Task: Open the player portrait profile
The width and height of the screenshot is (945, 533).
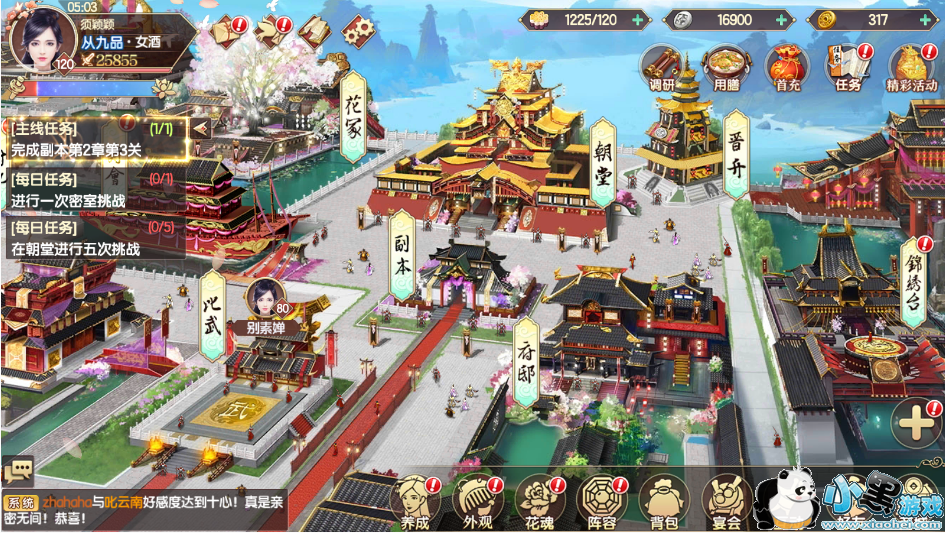Action: 42,38
